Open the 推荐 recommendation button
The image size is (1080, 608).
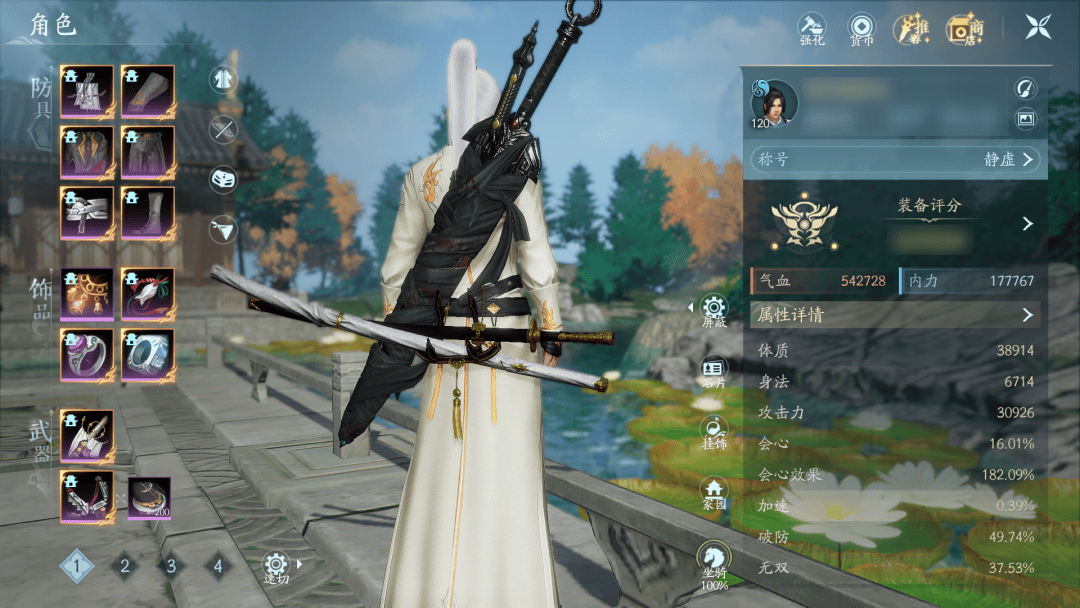click(912, 28)
